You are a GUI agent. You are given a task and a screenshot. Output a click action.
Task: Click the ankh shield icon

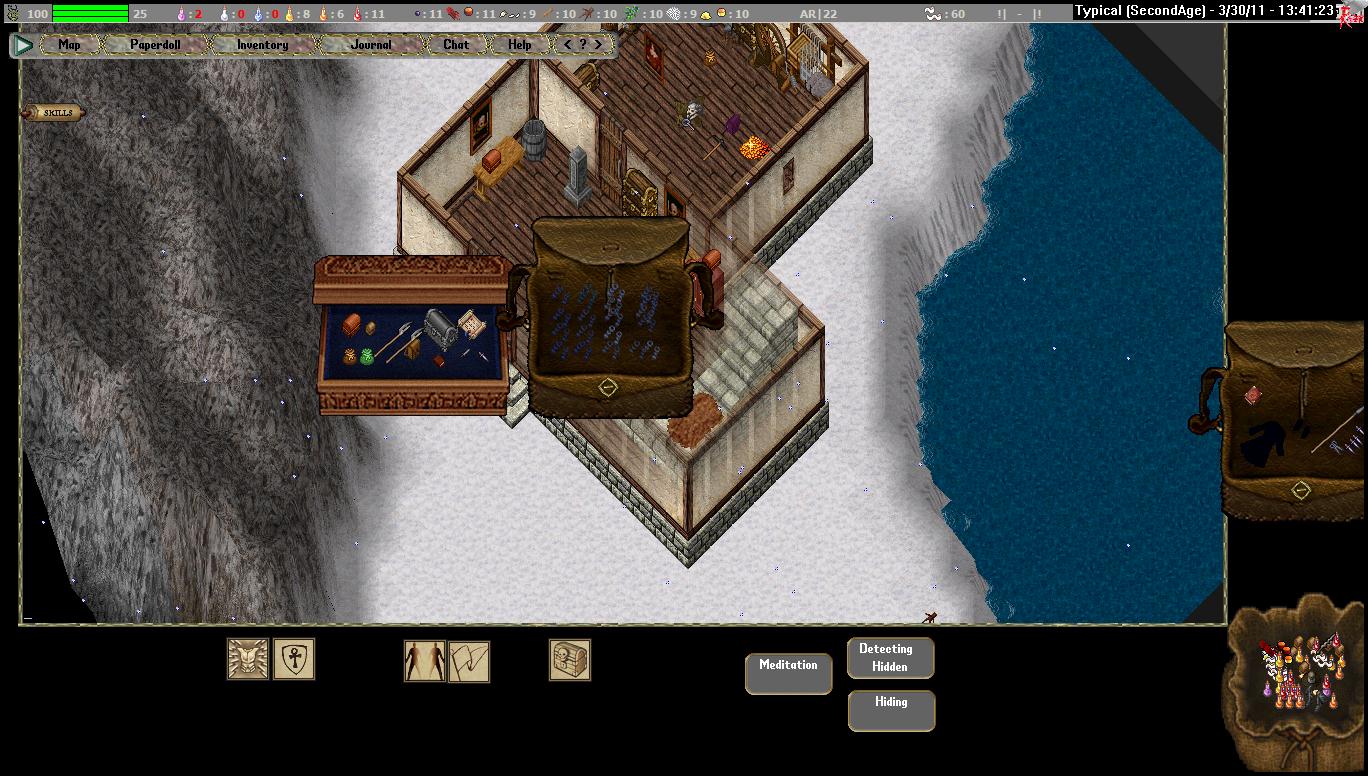(x=294, y=660)
